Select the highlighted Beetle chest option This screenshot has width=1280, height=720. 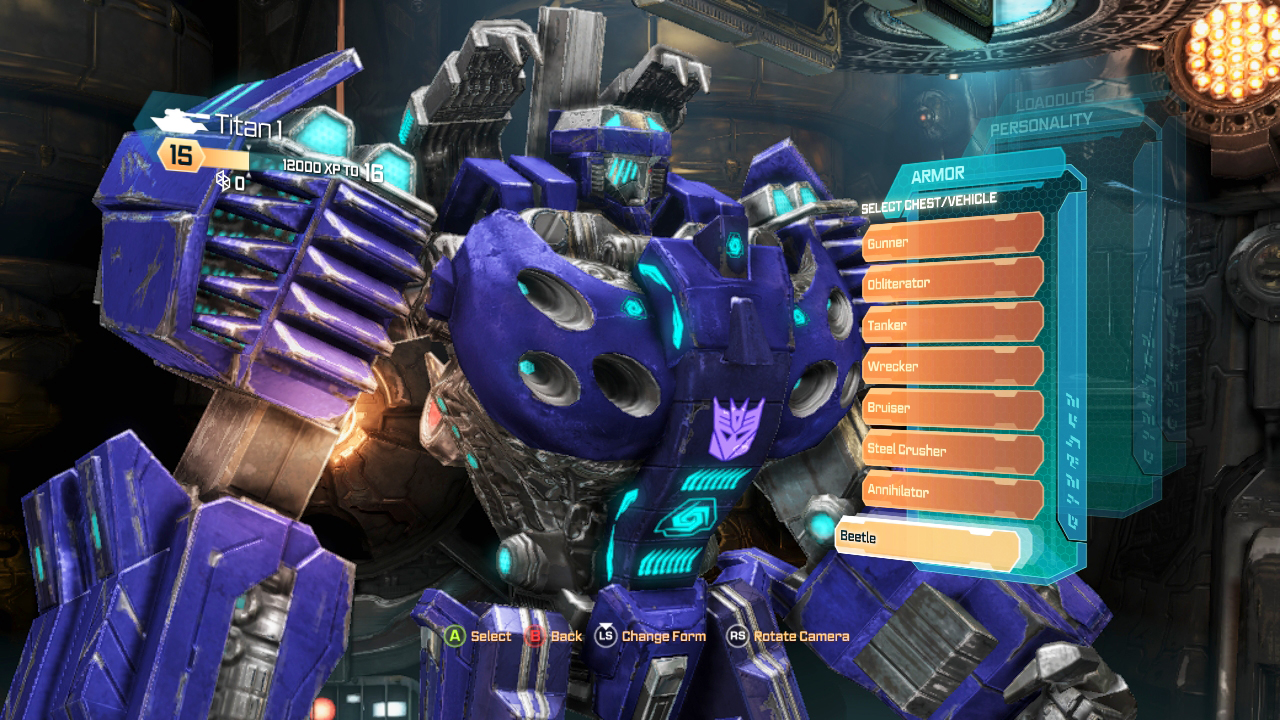coord(927,537)
